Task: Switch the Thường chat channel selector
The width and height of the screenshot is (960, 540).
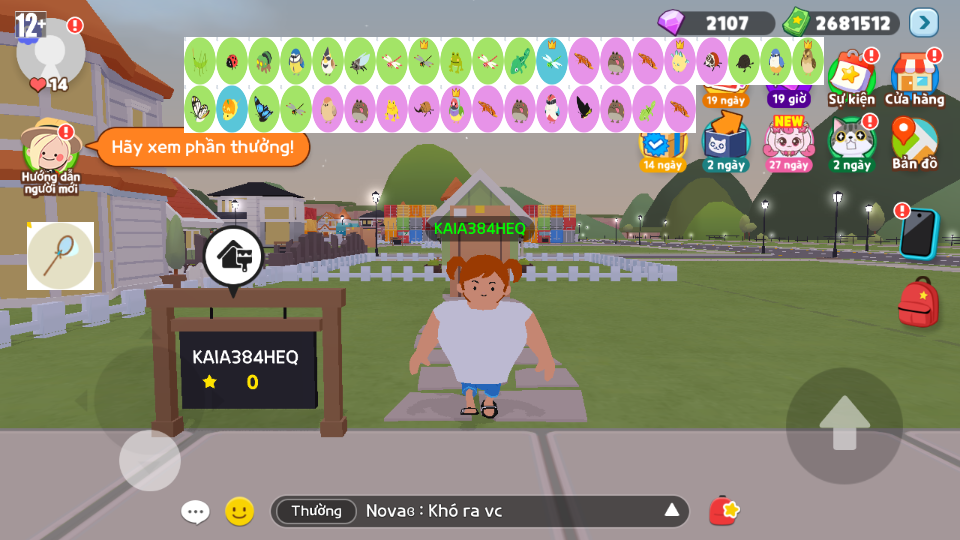Action: [316, 512]
